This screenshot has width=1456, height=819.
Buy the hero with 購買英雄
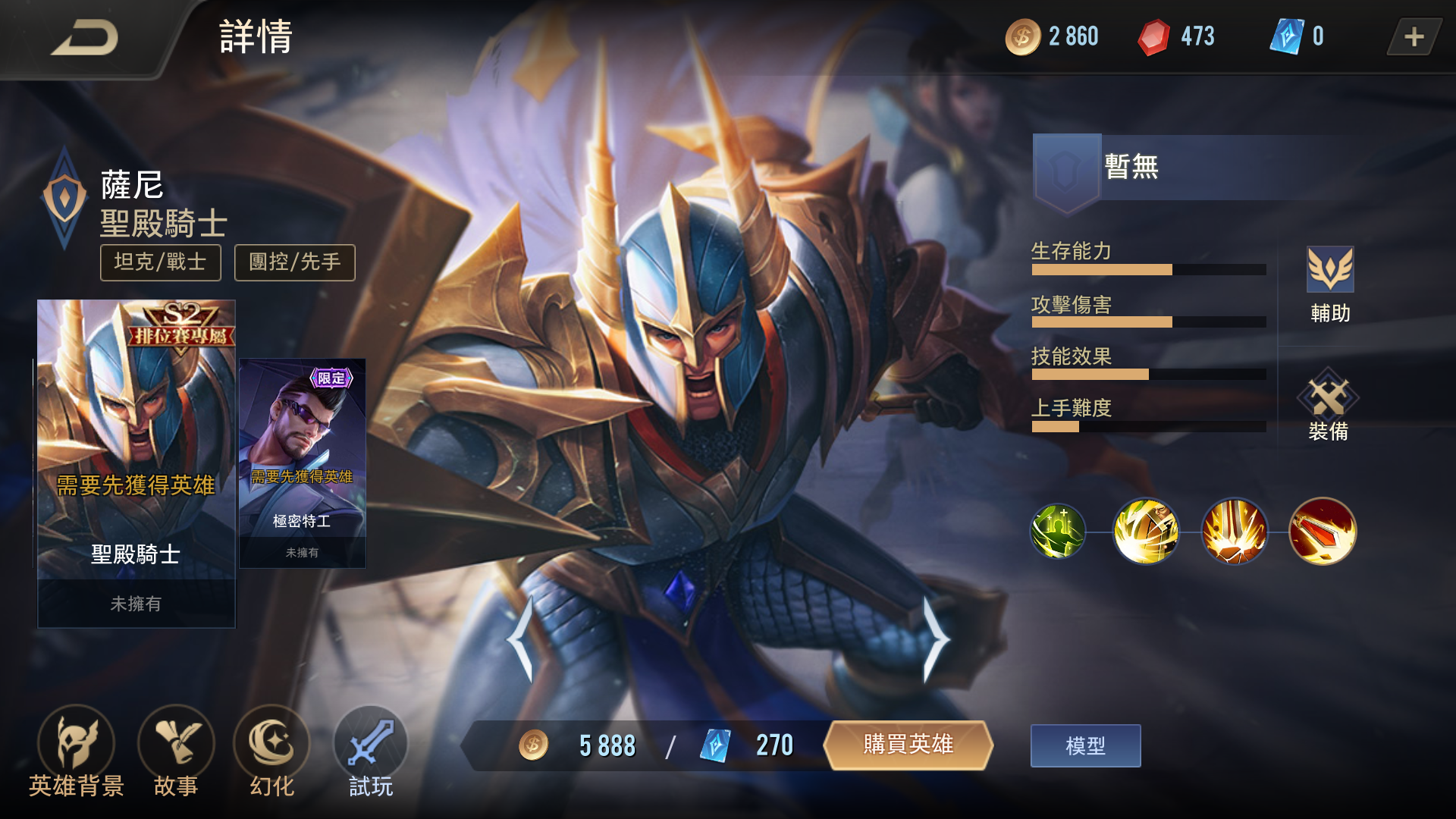point(908,745)
